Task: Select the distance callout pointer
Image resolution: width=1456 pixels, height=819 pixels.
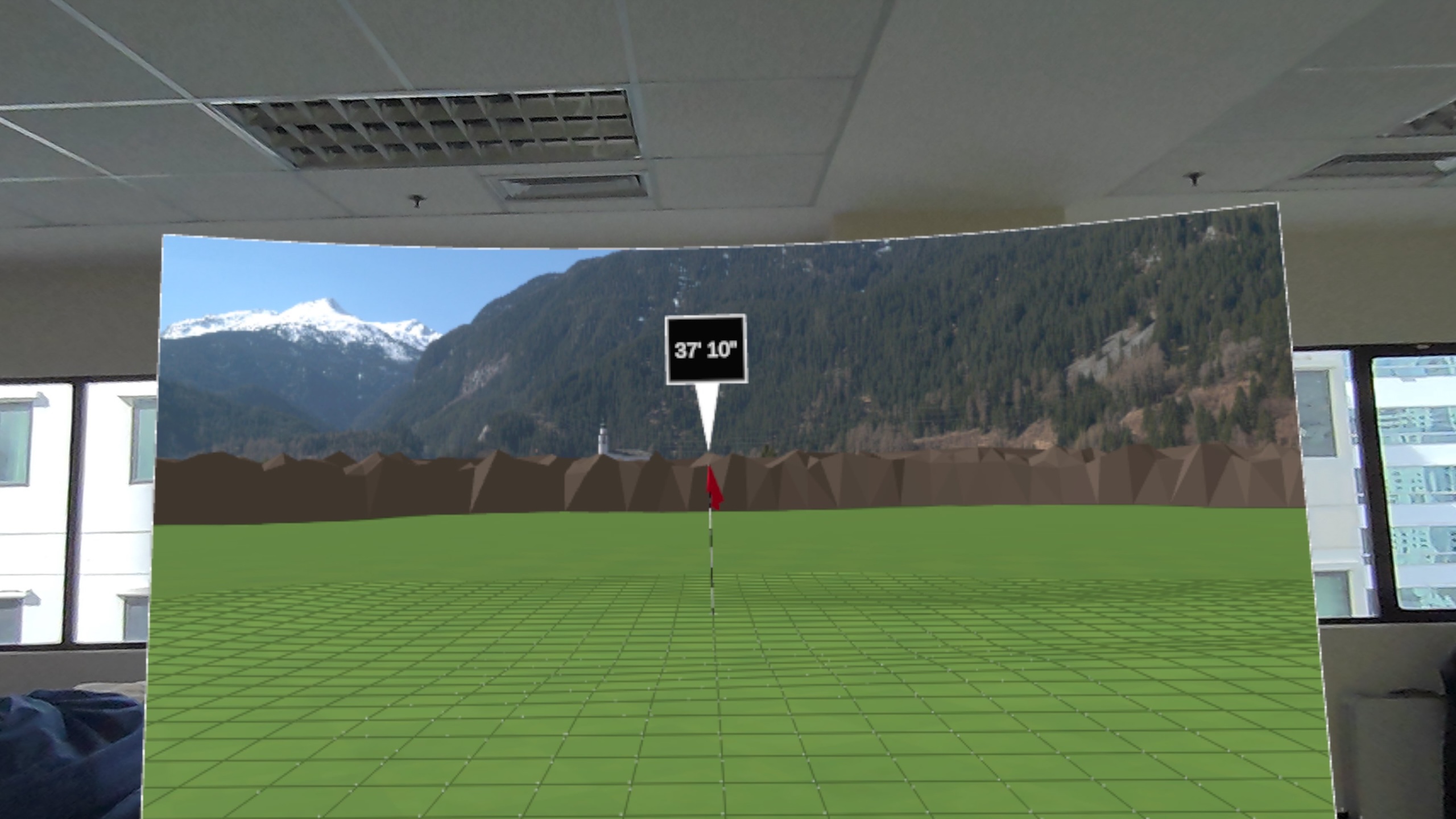Action: [x=707, y=416]
